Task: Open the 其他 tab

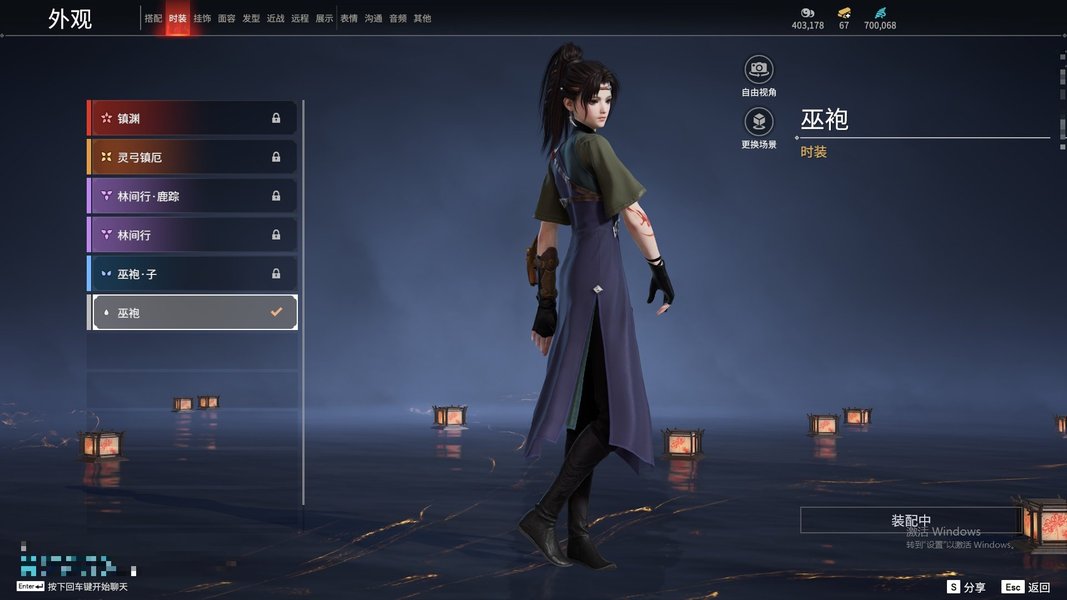Action: (422, 18)
